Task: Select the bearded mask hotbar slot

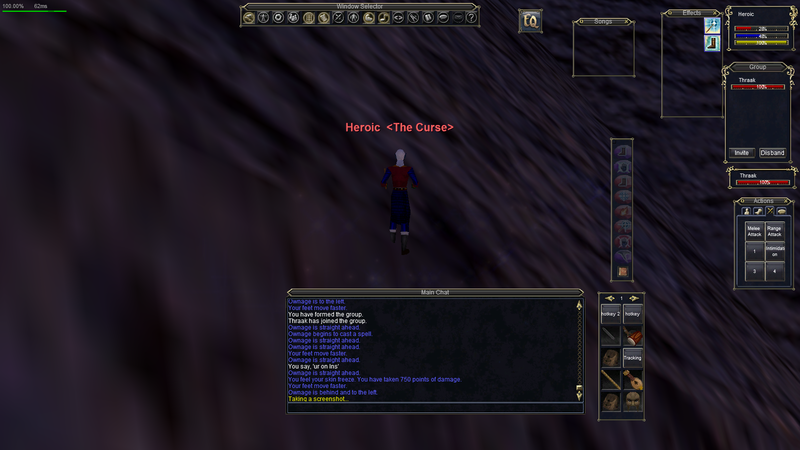Action: (633, 401)
